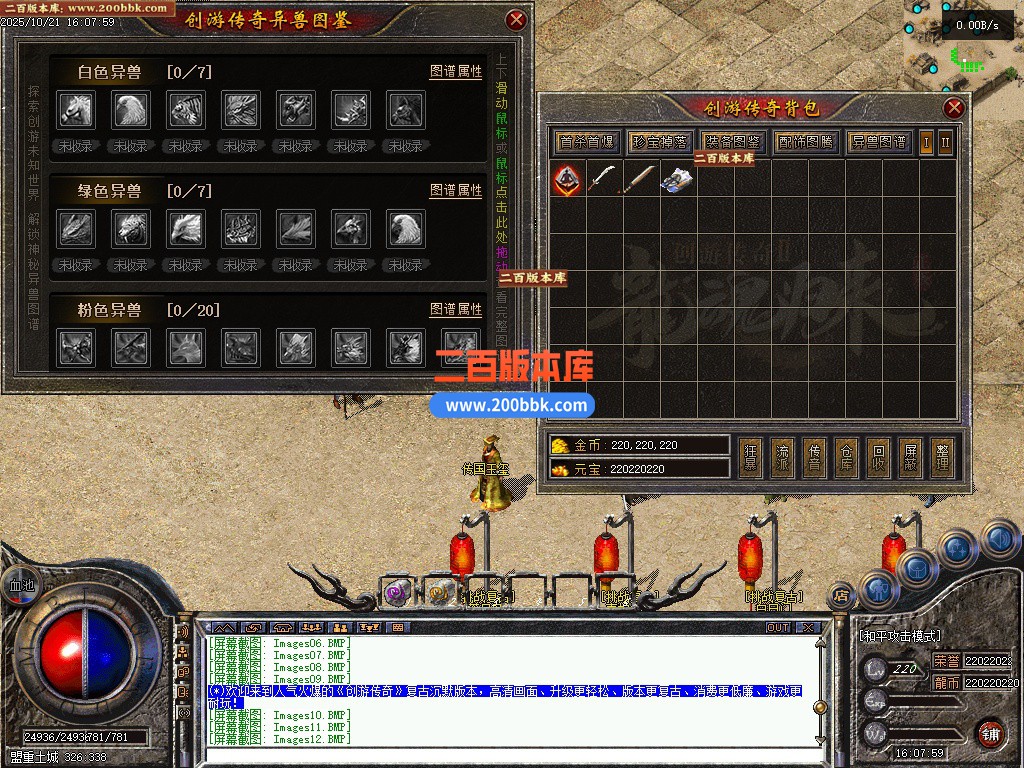1024x768 pixels.
Task: Close the 异兽图鉴 beast codex window
Action: 516,19
